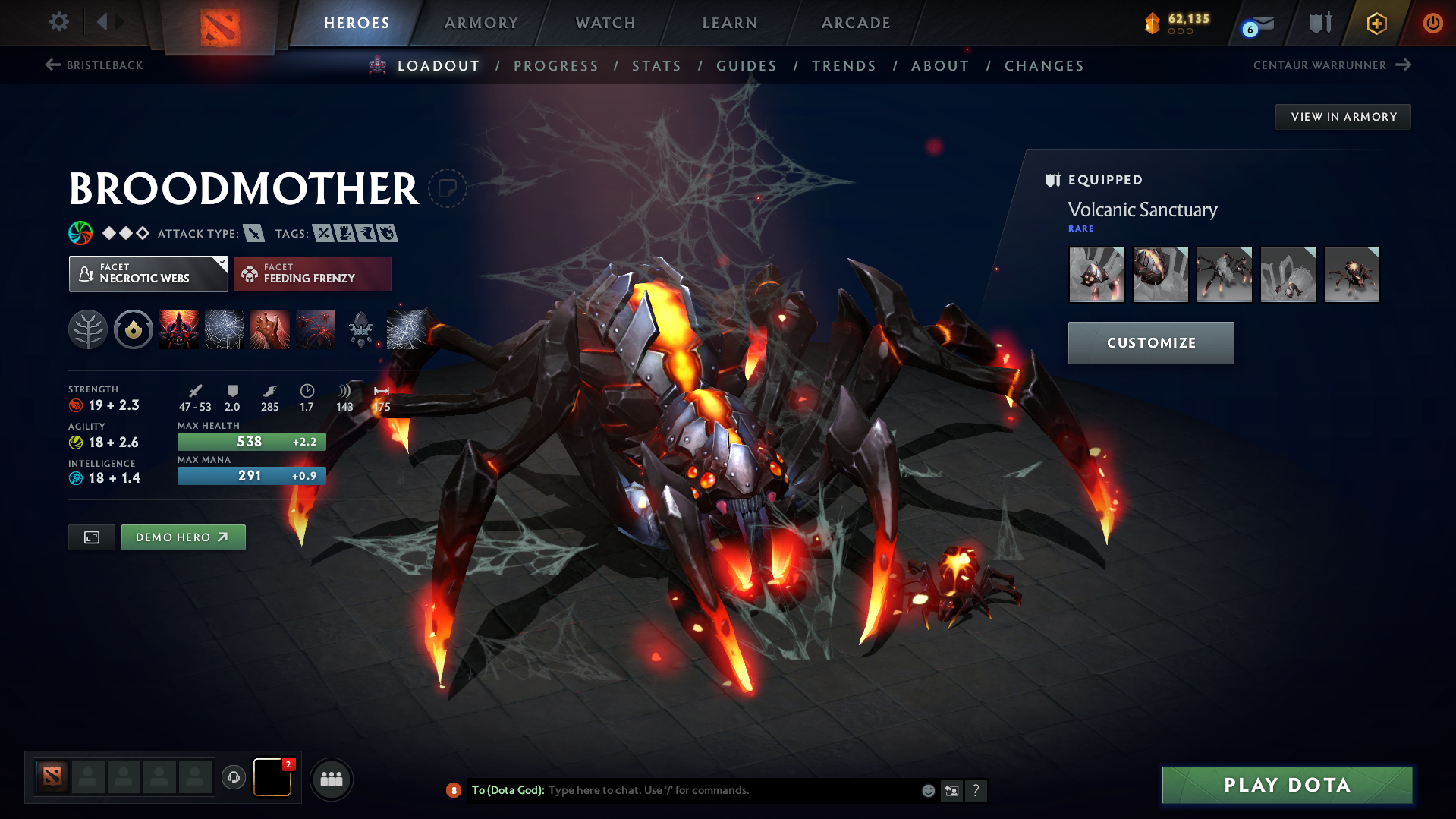Toggle the Necrotic Webs facet
The image size is (1456, 819).
[x=148, y=273]
